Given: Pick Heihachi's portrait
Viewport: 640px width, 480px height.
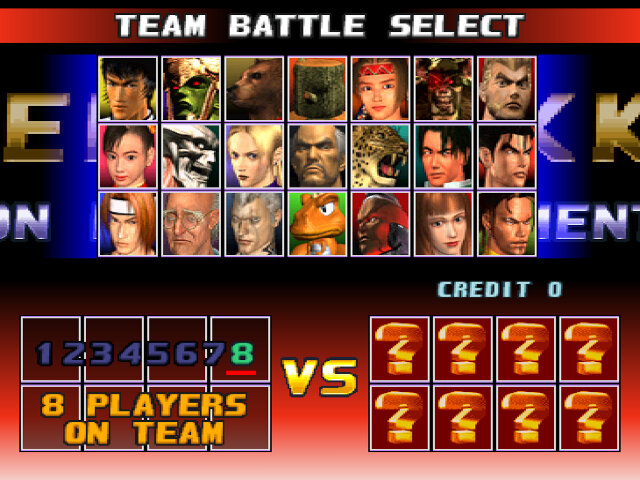Looking at the screenshot, I should pyautogui.click(x=317, y=155).
